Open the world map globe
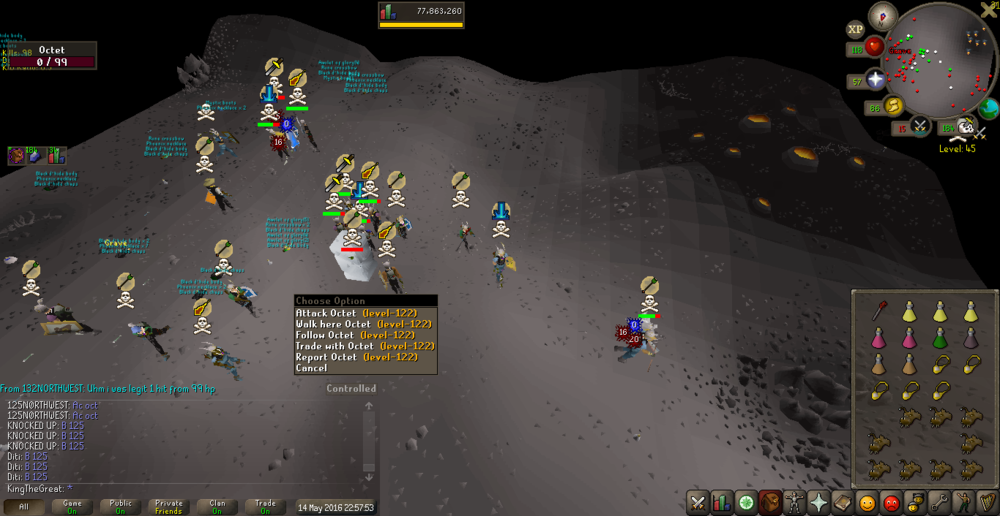This screenshot has height=516, width=1000. (988, 109)
